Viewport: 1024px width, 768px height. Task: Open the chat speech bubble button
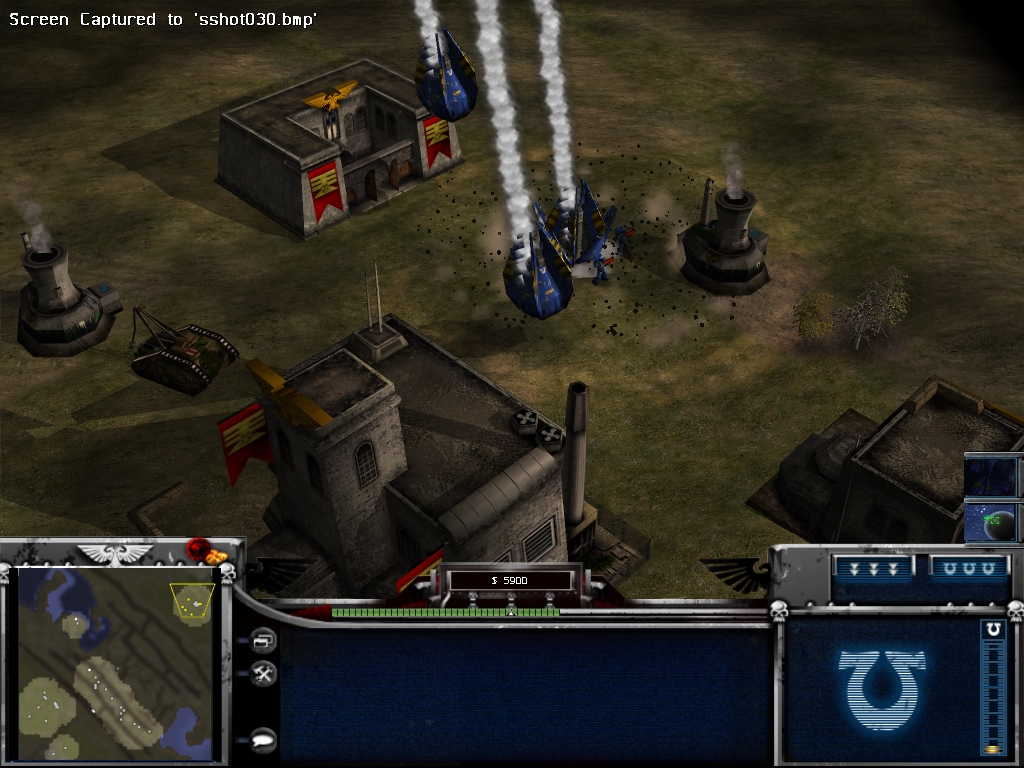point(264,739)
